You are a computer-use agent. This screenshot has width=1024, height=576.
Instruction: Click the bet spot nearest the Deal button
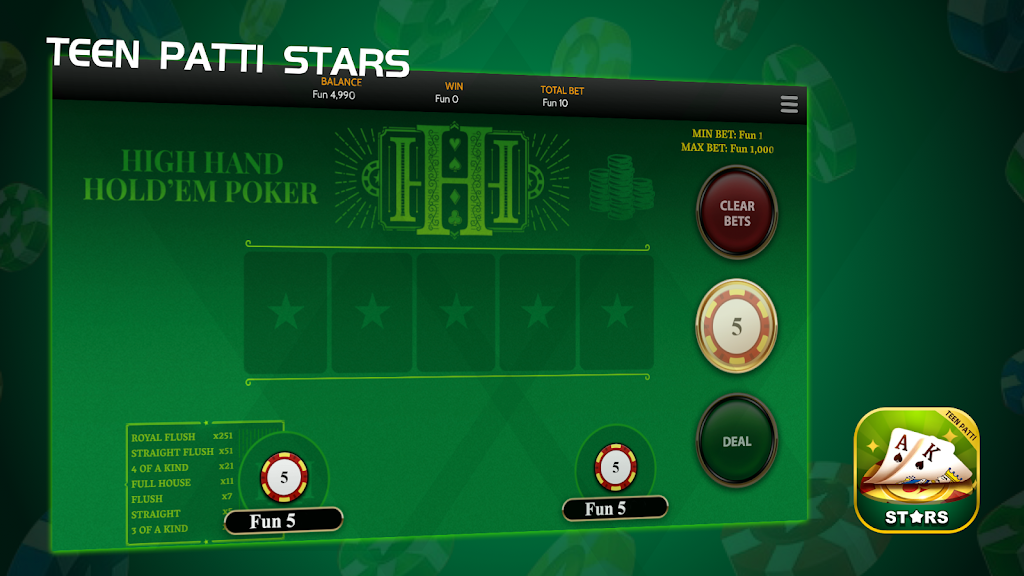(x=615, y=468)
